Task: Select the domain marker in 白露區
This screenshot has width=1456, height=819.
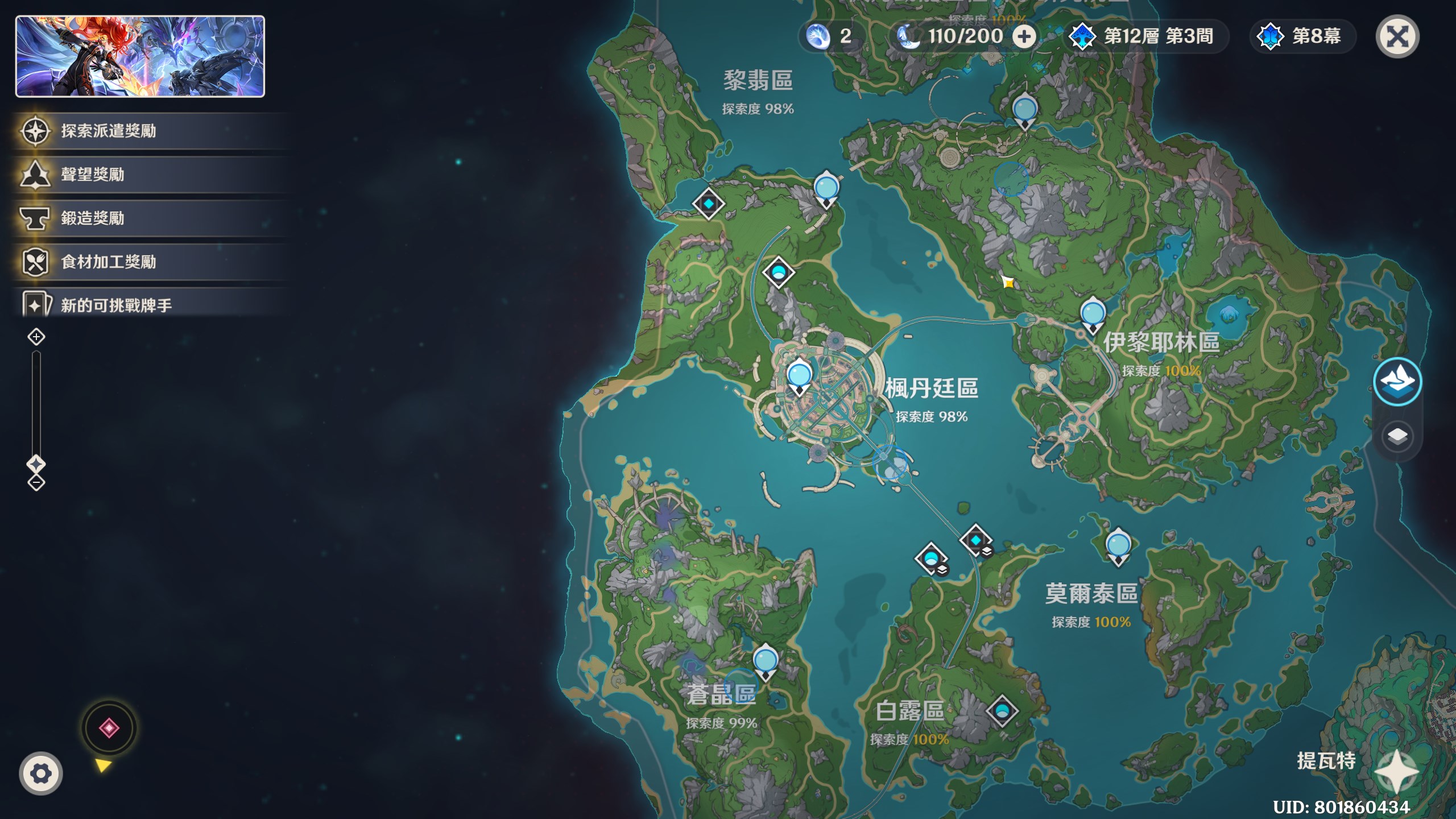Action: pyautogui.click(x=1002, y=711)
